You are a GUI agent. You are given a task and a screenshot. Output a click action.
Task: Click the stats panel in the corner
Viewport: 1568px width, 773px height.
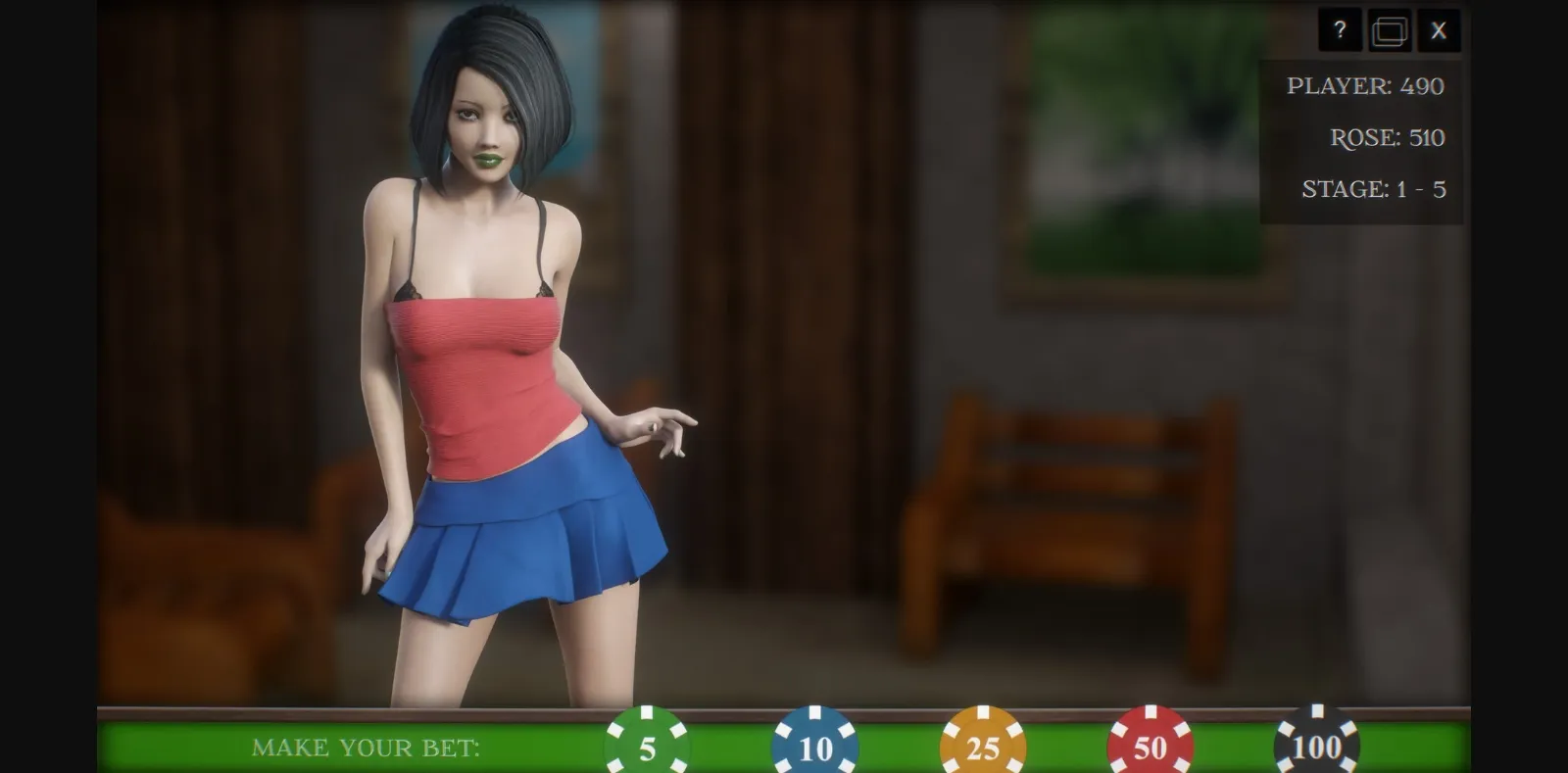pos(1362,137)
